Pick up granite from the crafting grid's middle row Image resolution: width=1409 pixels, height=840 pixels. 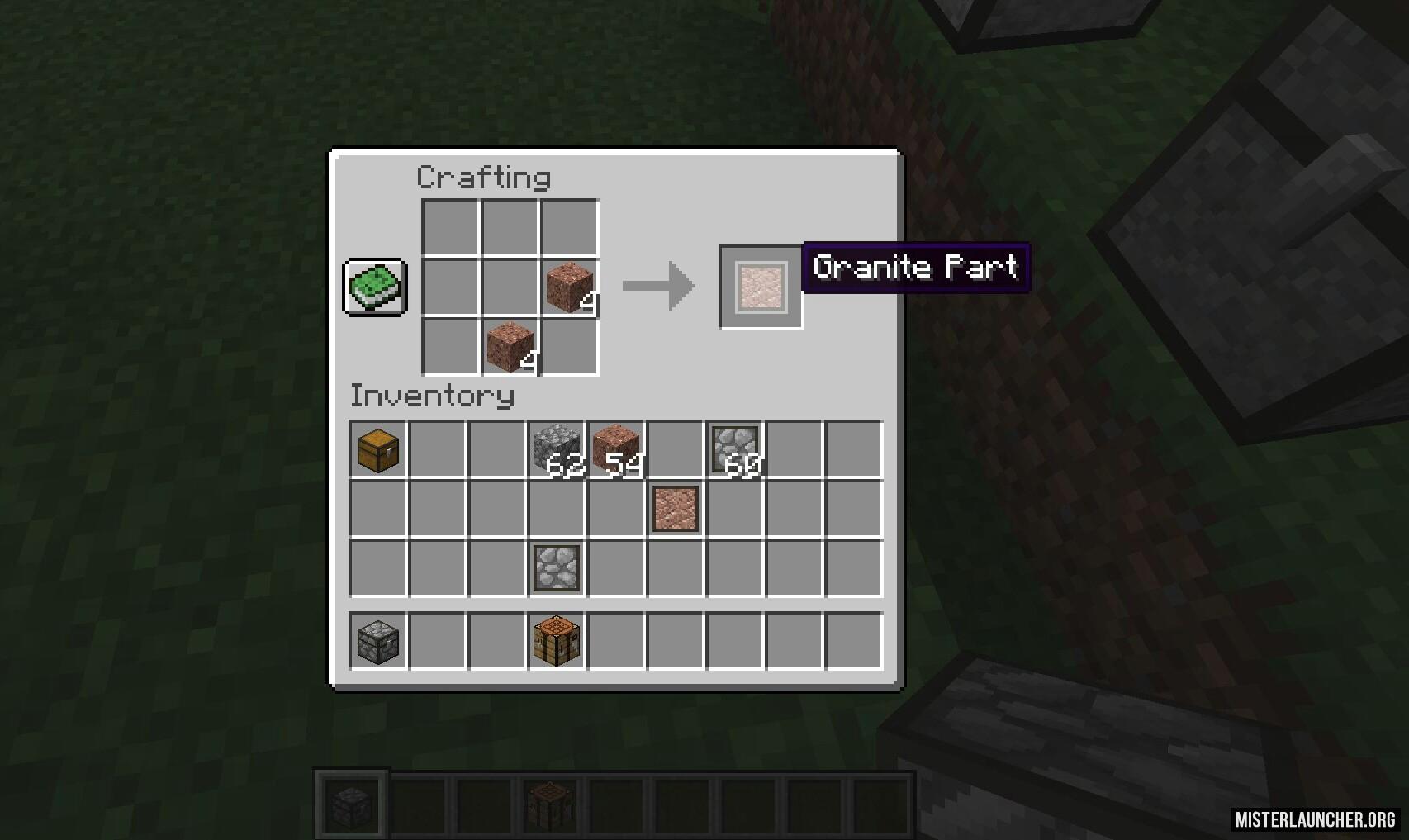click(x=570, y=287)
